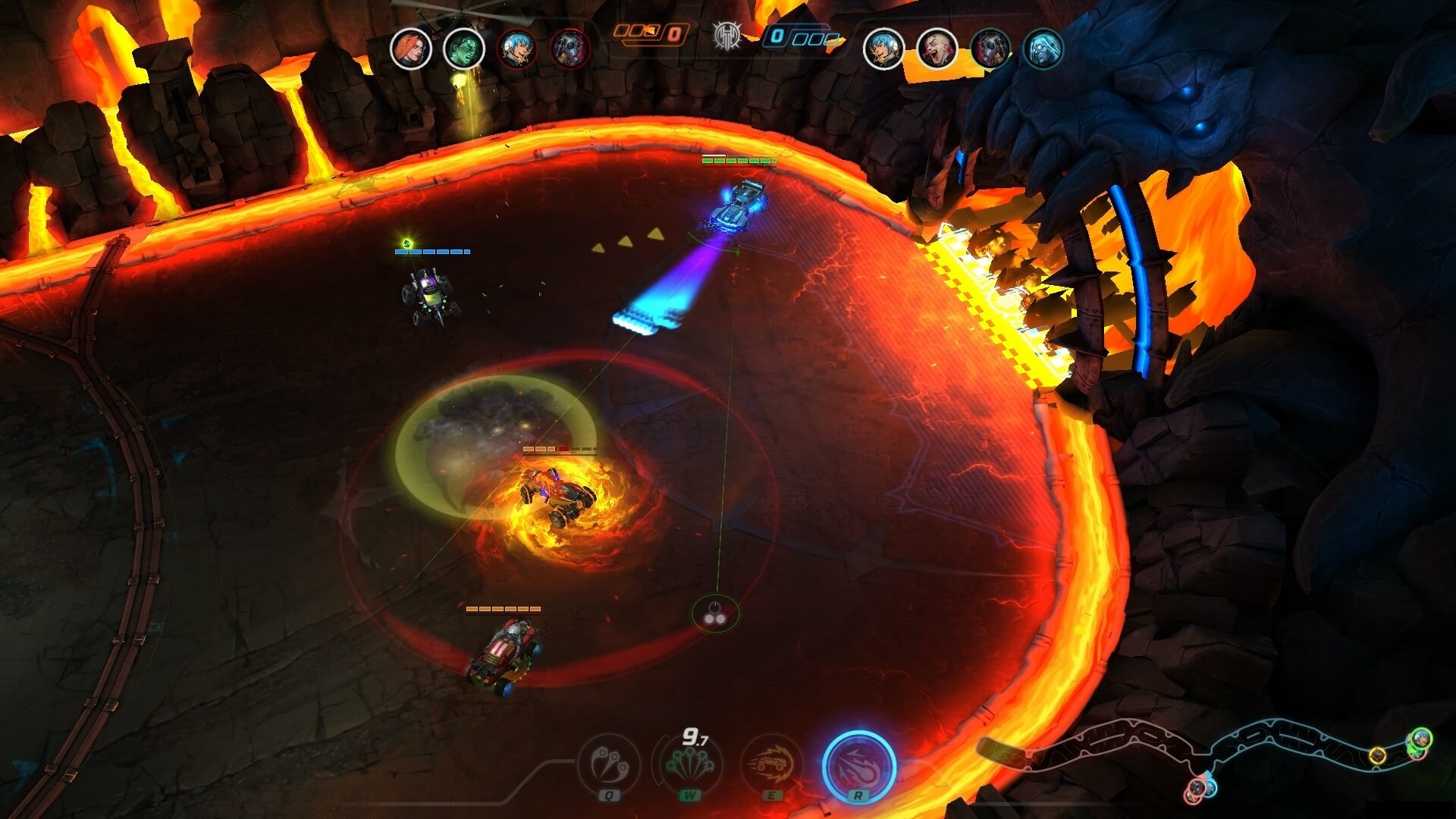Image resolution: width=1456 pixels, height=819 pixels.
Task: Trigger the glowing fireball ultimate ability
Action: point(859,766)
